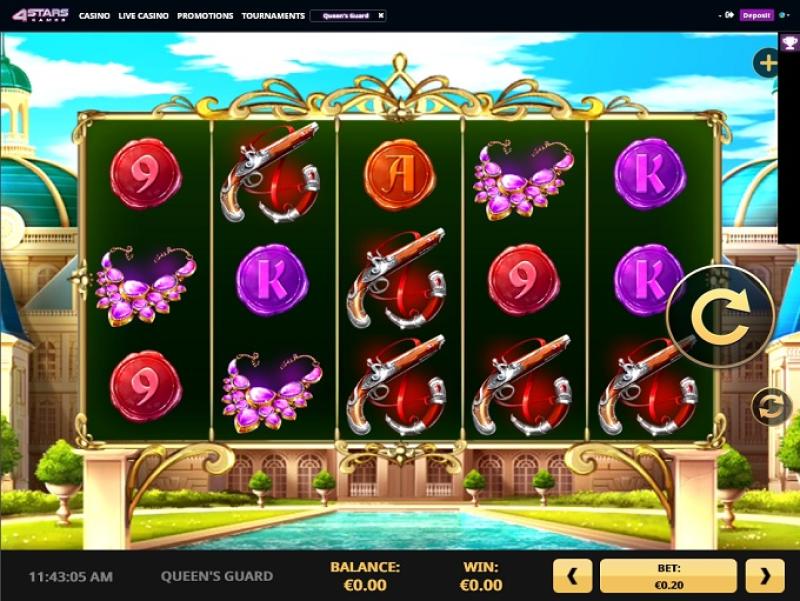Open the login icon beside Deposit

pos(729,16)
